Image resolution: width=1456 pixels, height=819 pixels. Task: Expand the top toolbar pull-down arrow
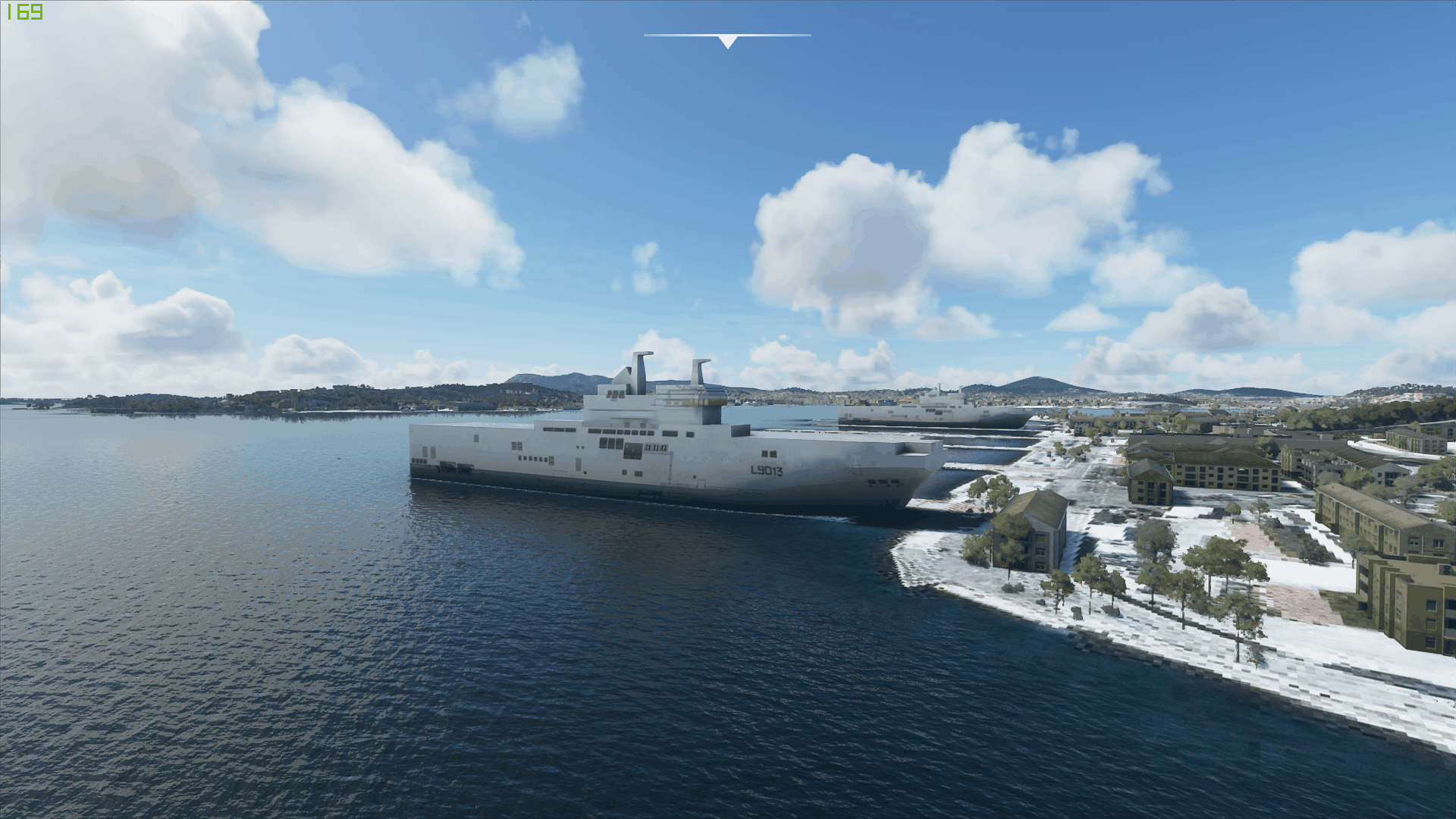[x=727, y=42]
